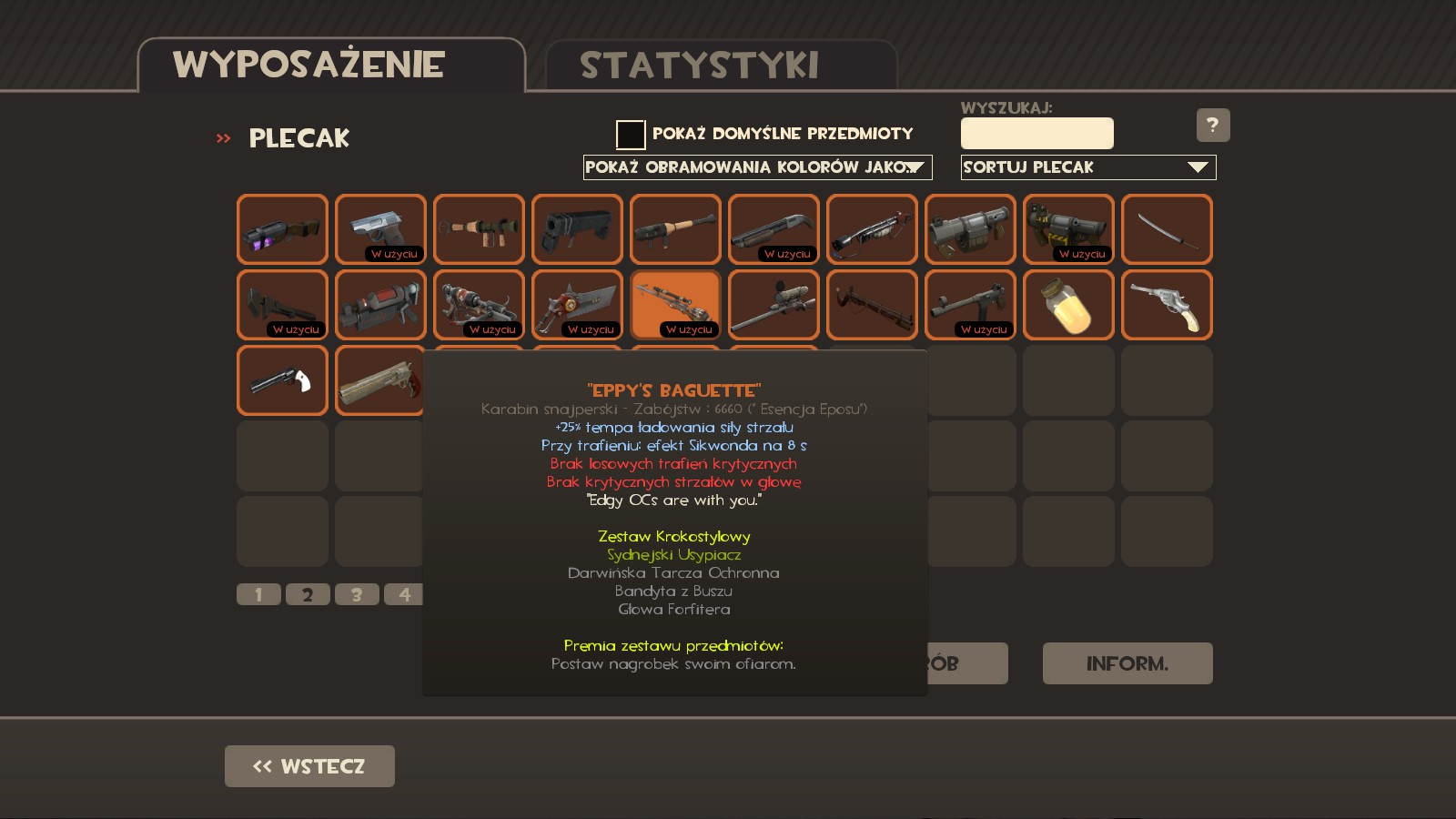Select the black revolver with white grip

click(282, 380)
